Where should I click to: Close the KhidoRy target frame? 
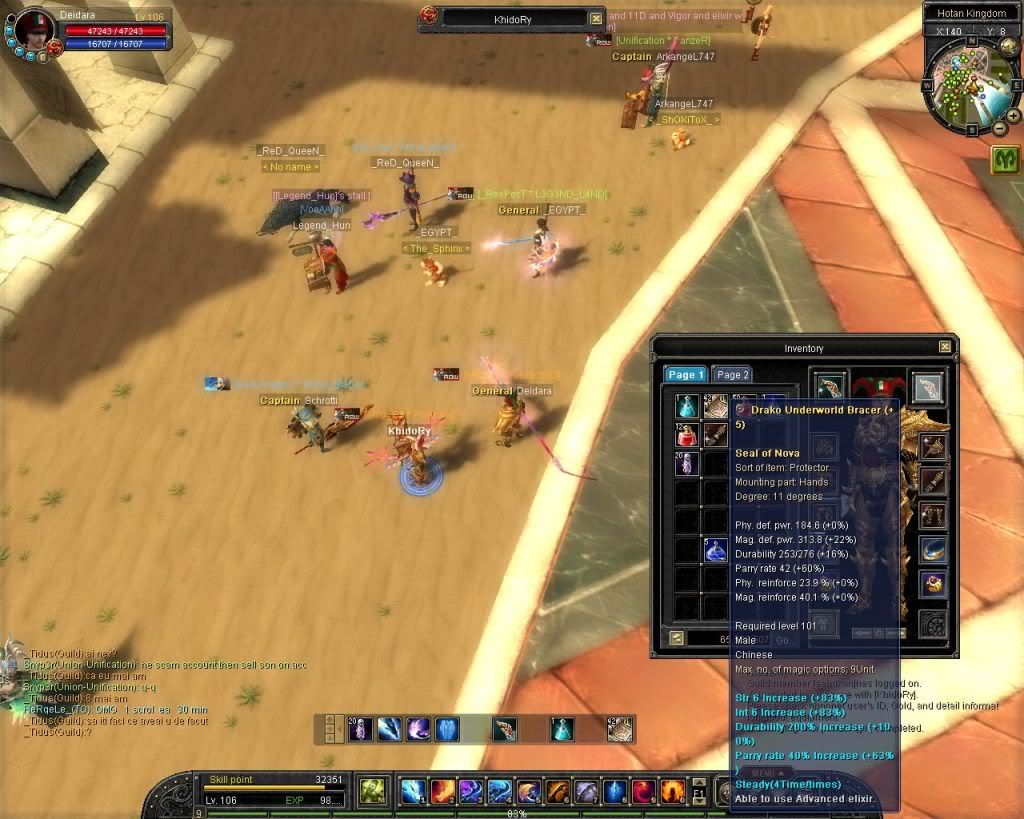(596, 18)
